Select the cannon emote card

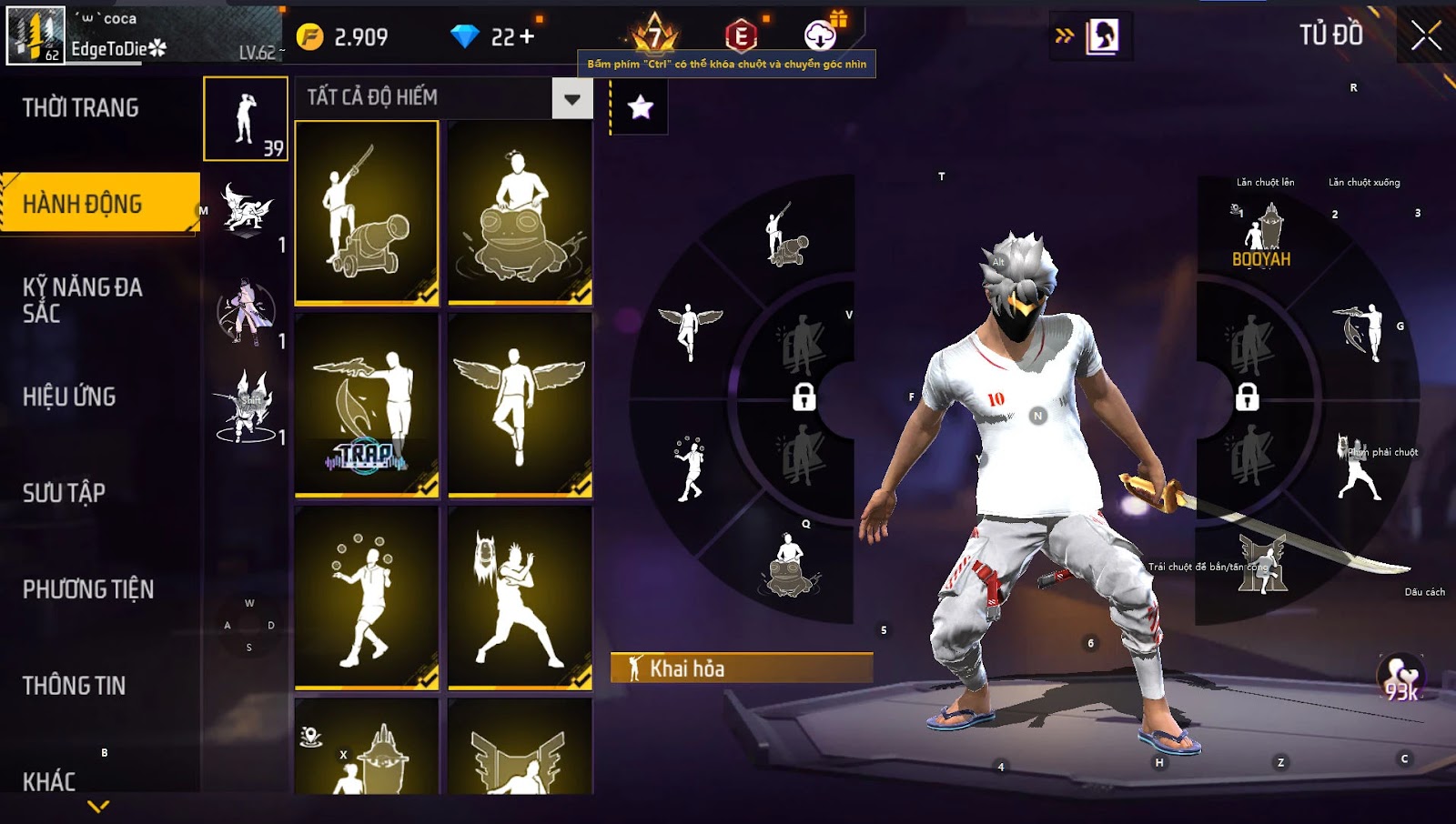tap(367, 212)
